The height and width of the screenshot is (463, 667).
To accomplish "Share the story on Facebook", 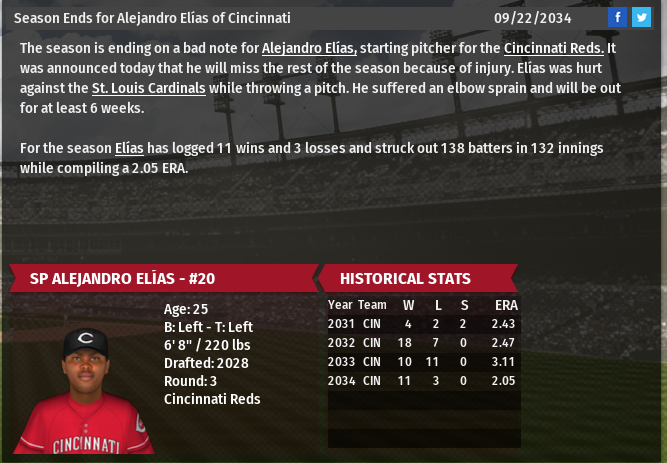I will coord(617,17).
